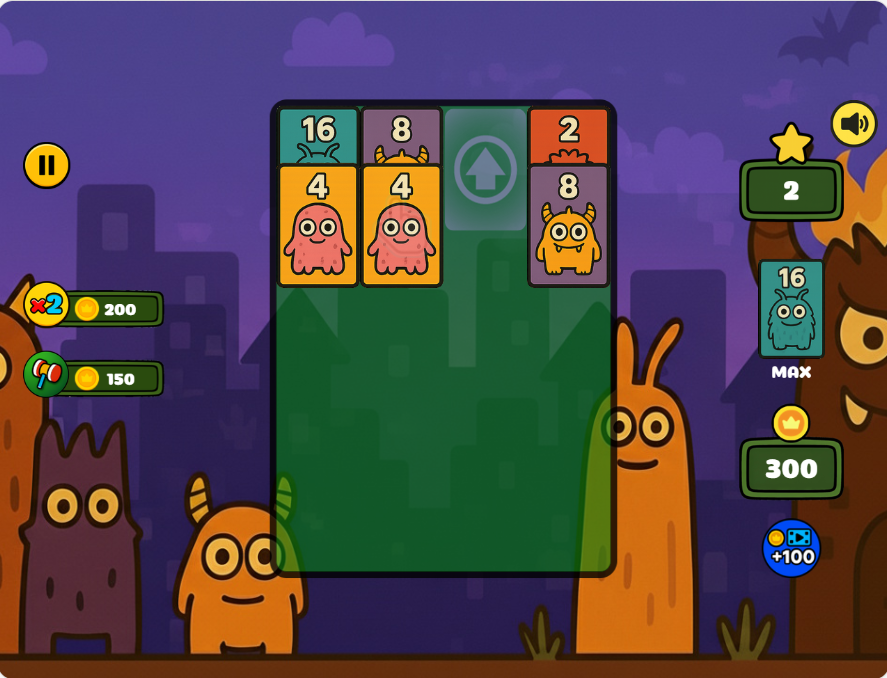Viewport: 887px width, 678px height.
Task: Select the orange 2 monster tile
Action: pos(568,136)
